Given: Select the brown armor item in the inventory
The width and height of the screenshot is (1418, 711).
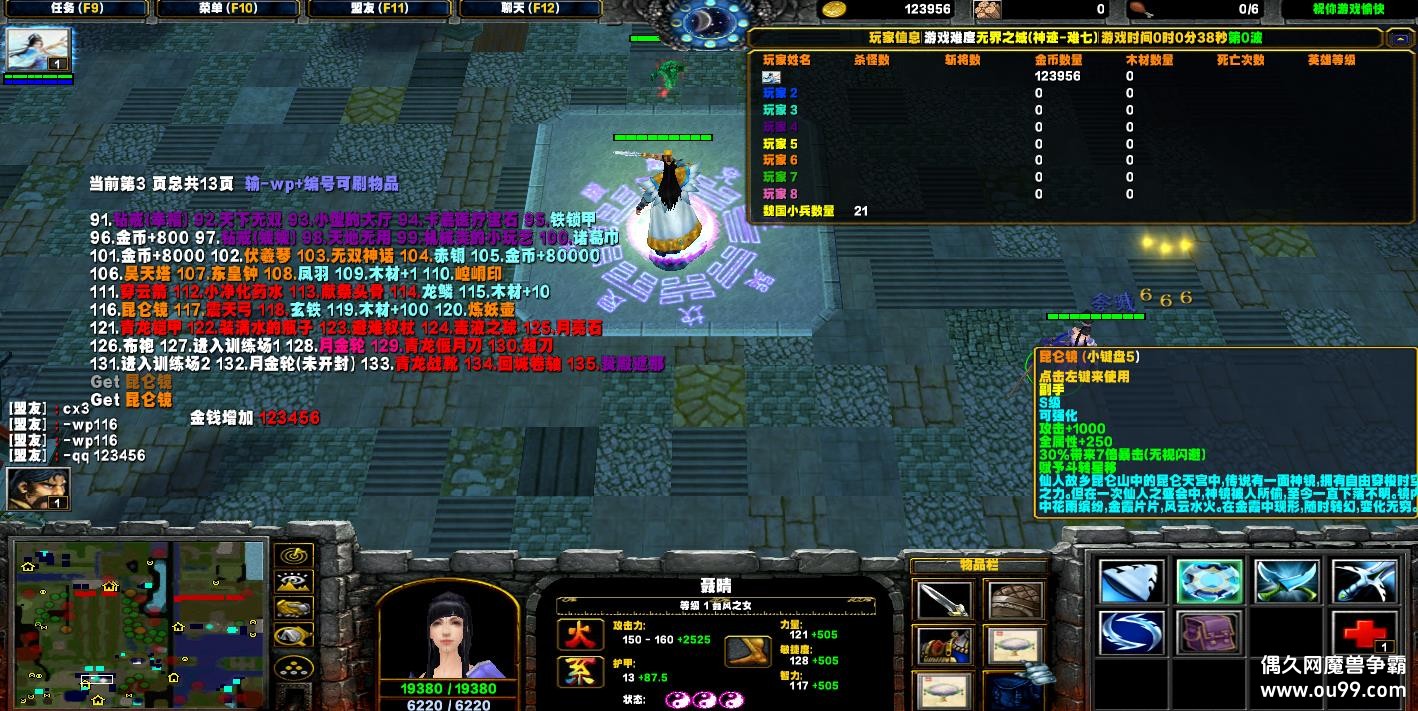Looking at the screenshot, I should click(x=1015, y=600).
